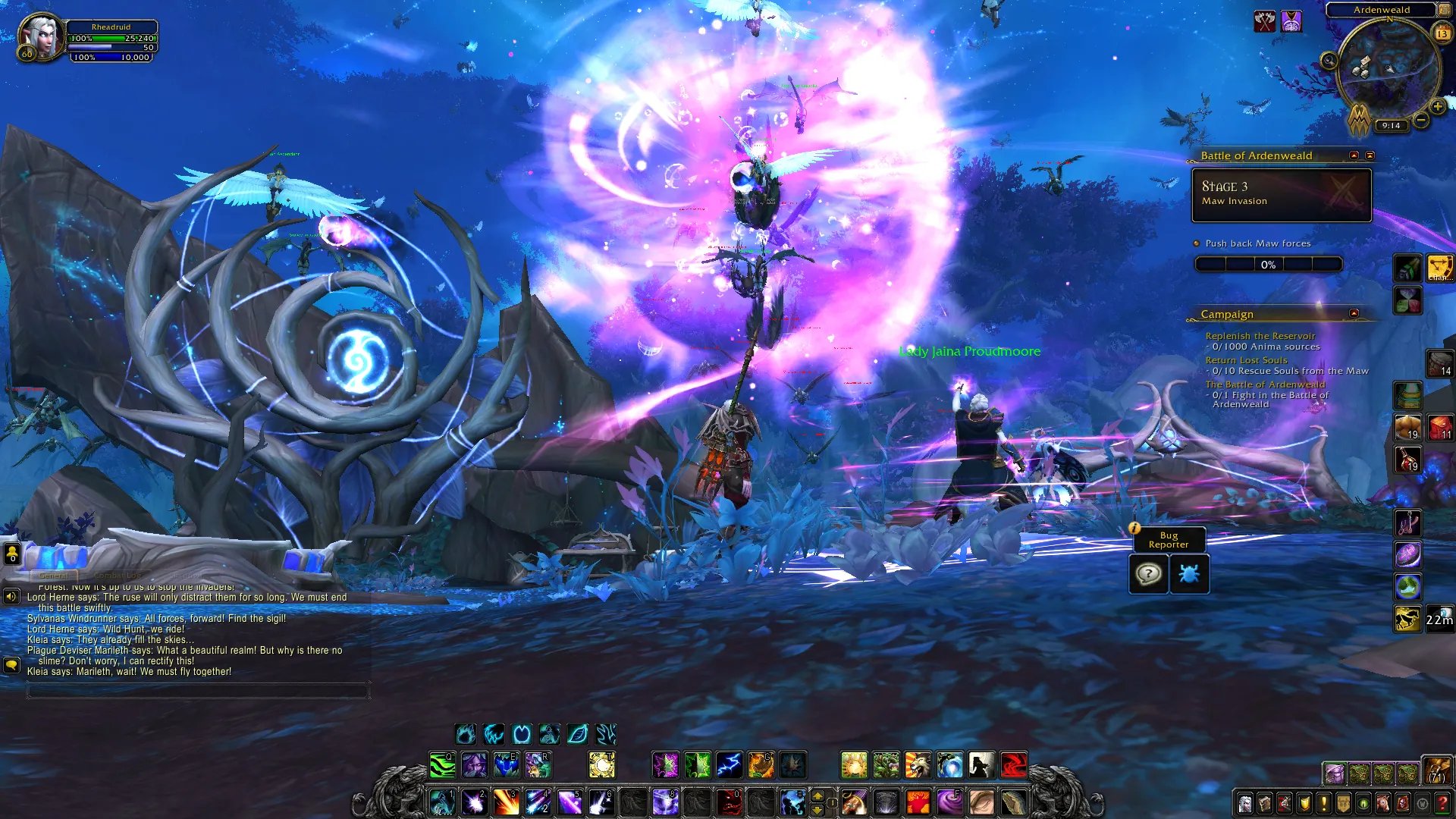Open the main backpack bag
Screen dimensions: 1456x819
point(1436,770)
